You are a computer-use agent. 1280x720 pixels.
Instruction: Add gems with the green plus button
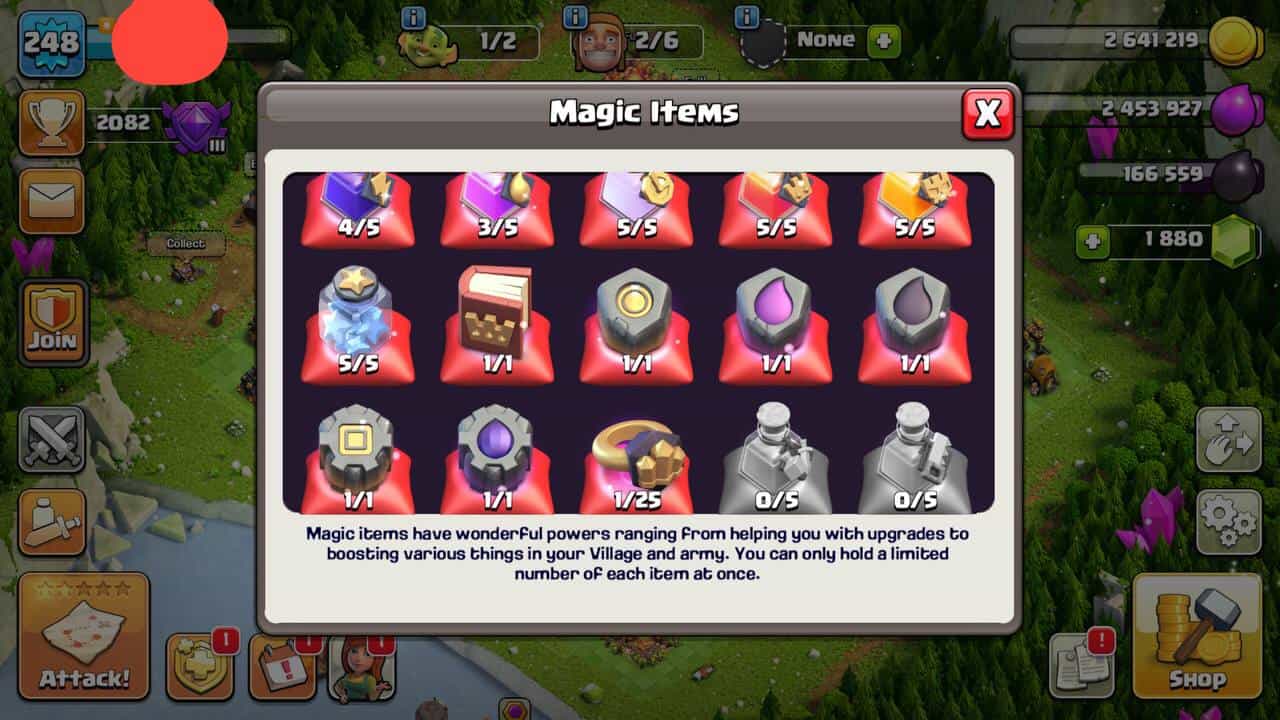click(1093, 241)
